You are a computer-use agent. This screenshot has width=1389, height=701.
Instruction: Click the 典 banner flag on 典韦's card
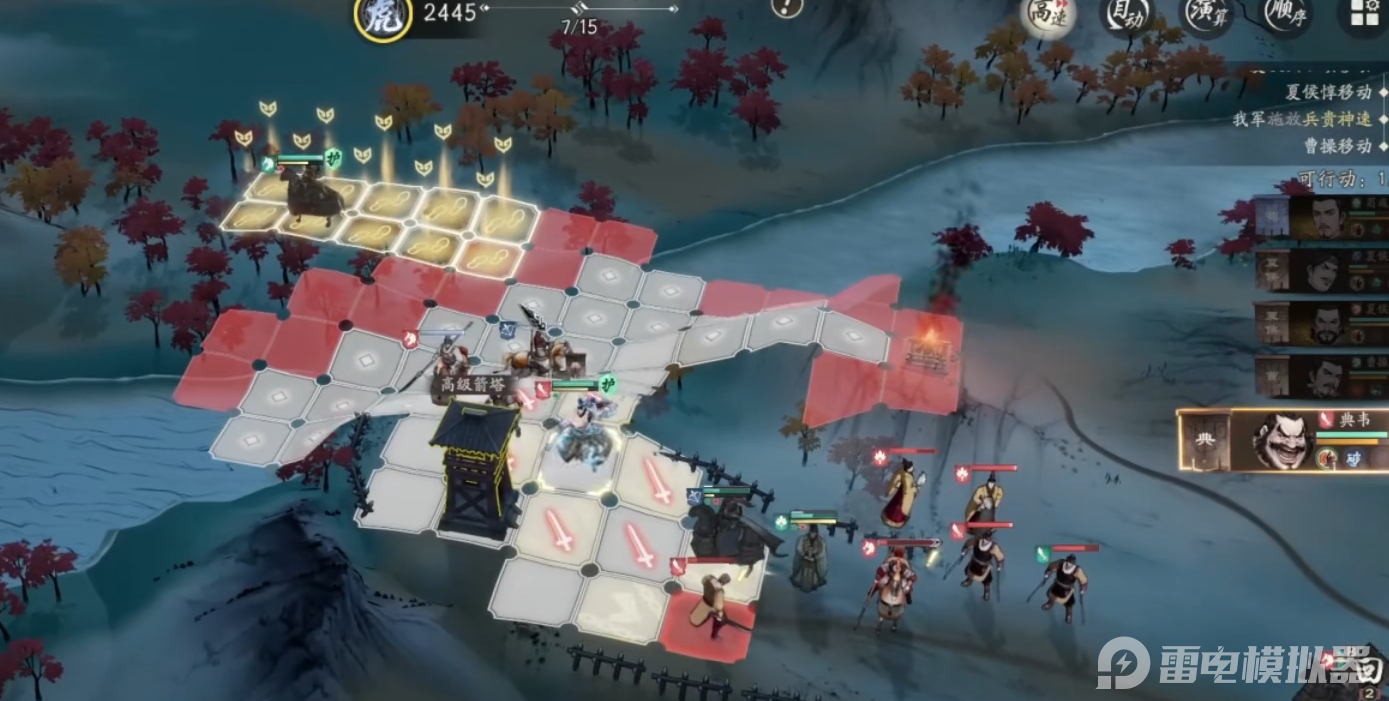coord(1204,441)
